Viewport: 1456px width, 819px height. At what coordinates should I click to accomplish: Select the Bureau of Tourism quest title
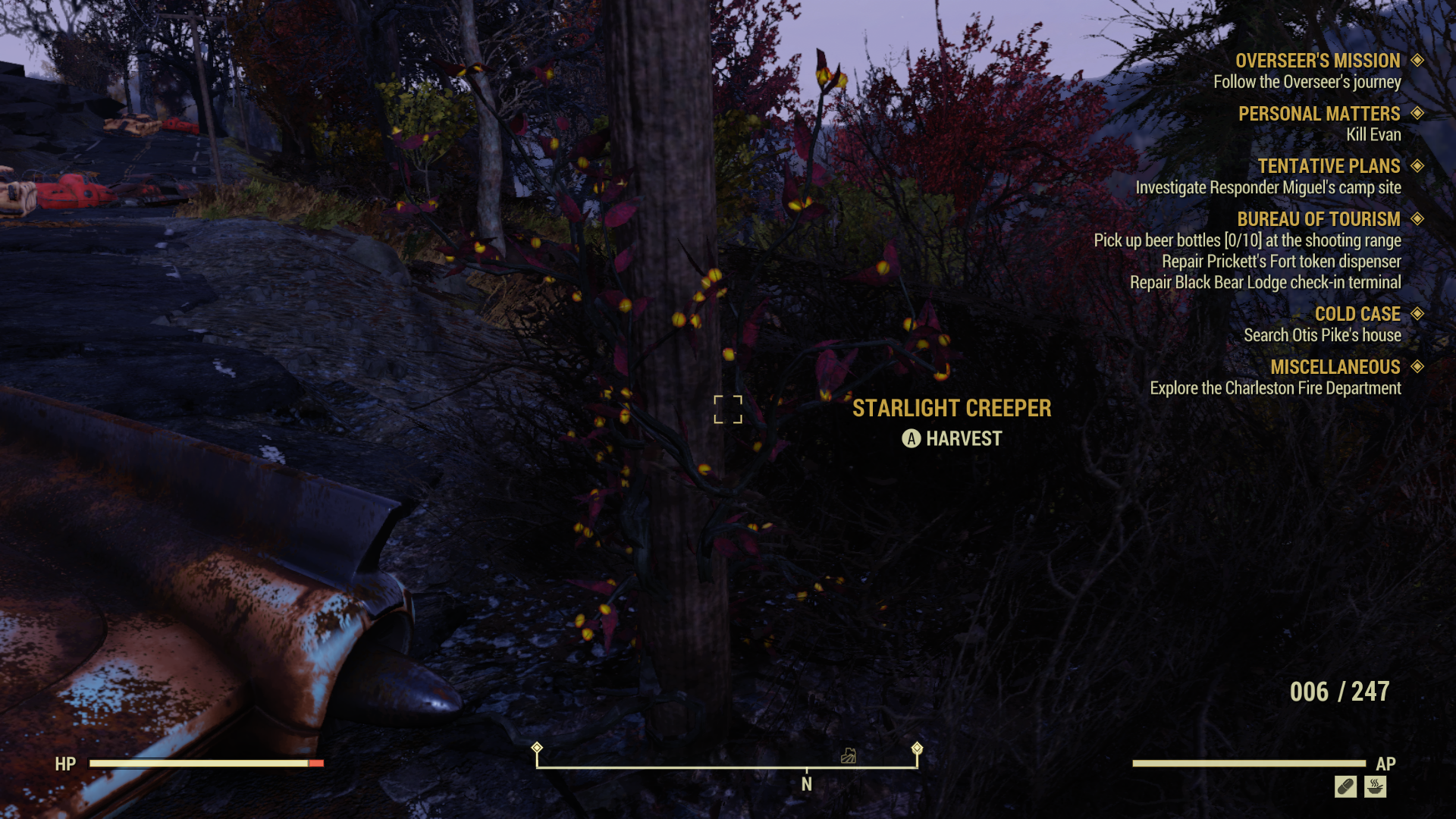pyautogui.click(x=1318, y=219)
